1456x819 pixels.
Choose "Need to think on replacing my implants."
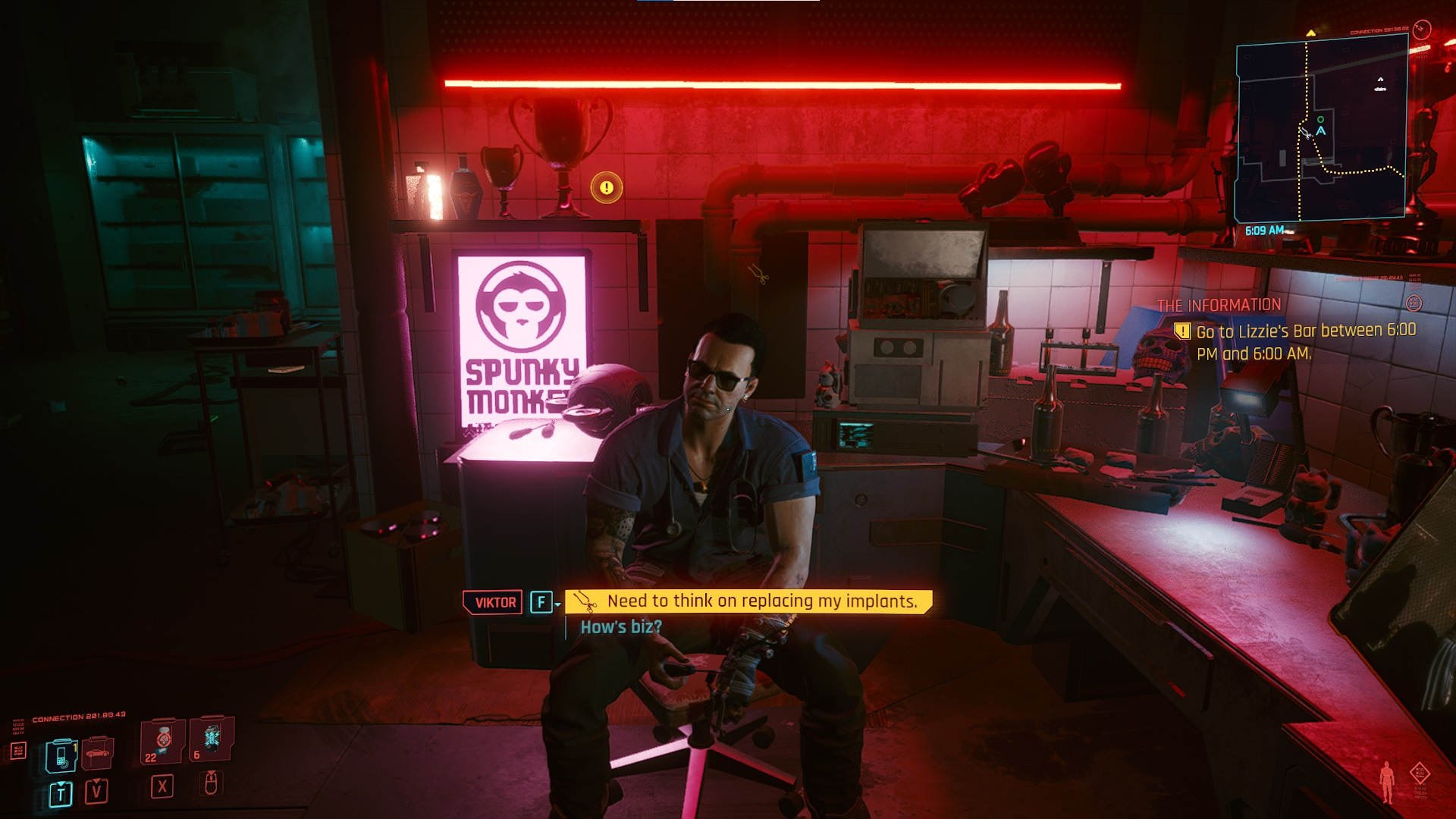click(761, 601)
